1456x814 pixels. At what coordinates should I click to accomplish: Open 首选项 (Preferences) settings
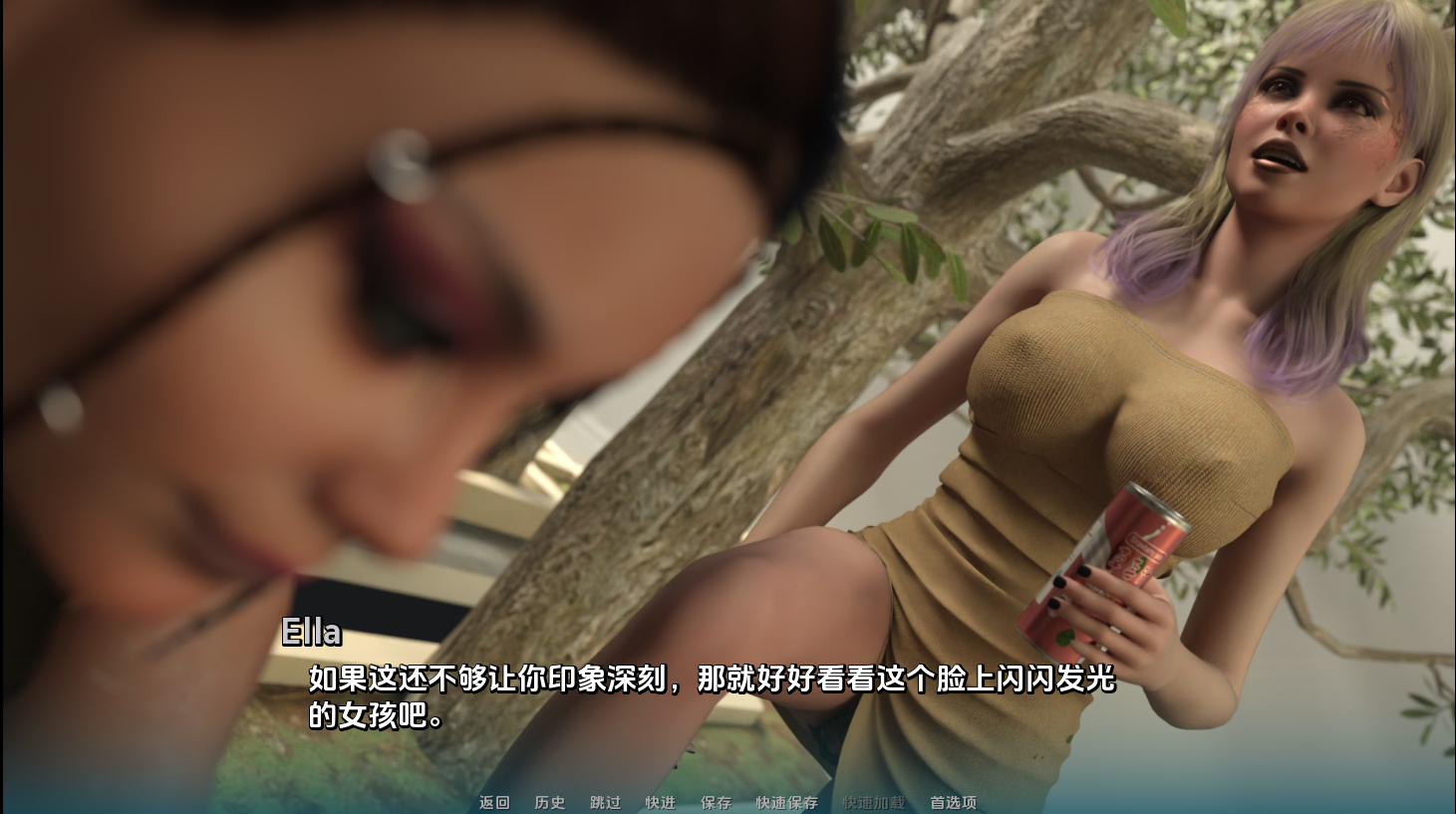(952, 802)
